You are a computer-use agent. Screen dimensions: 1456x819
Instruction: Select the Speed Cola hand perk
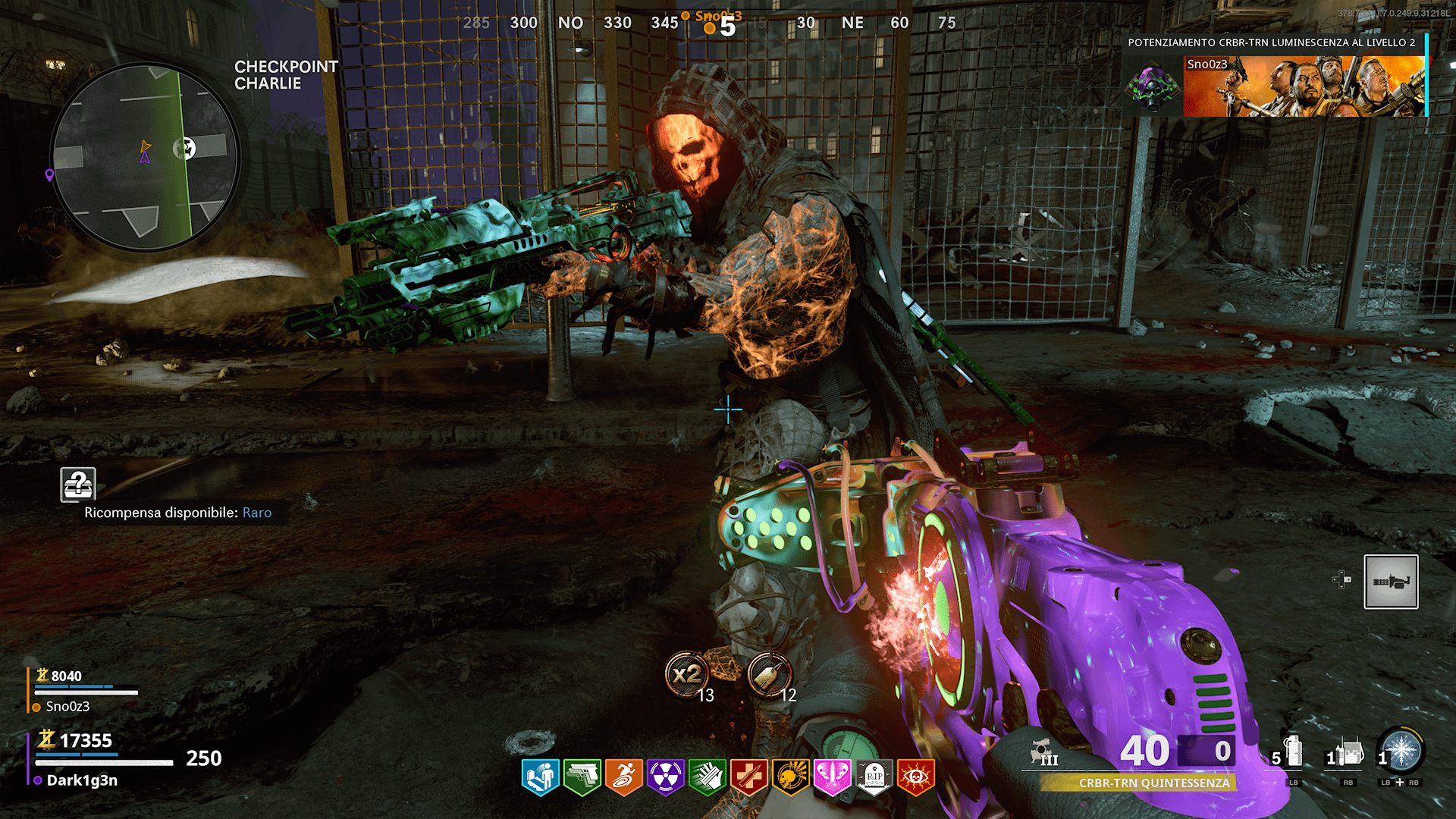click(x=708, y=777)
